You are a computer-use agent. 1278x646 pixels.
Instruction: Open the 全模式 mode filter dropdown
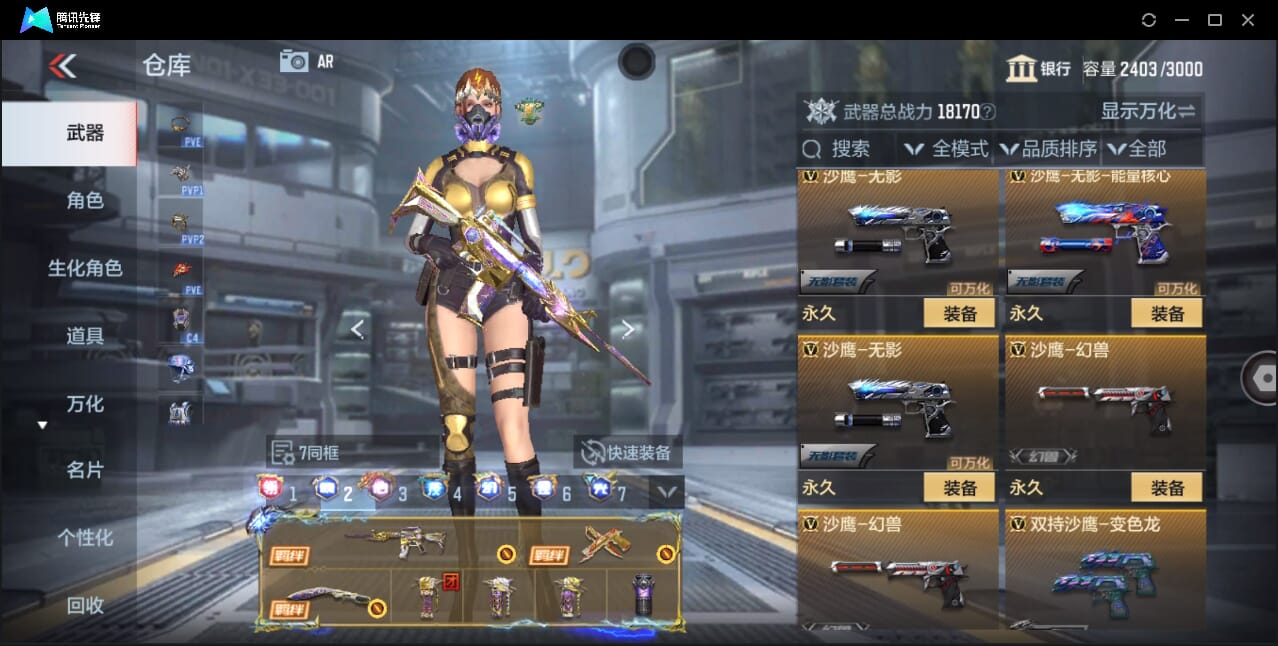click(x=946, y=149)
